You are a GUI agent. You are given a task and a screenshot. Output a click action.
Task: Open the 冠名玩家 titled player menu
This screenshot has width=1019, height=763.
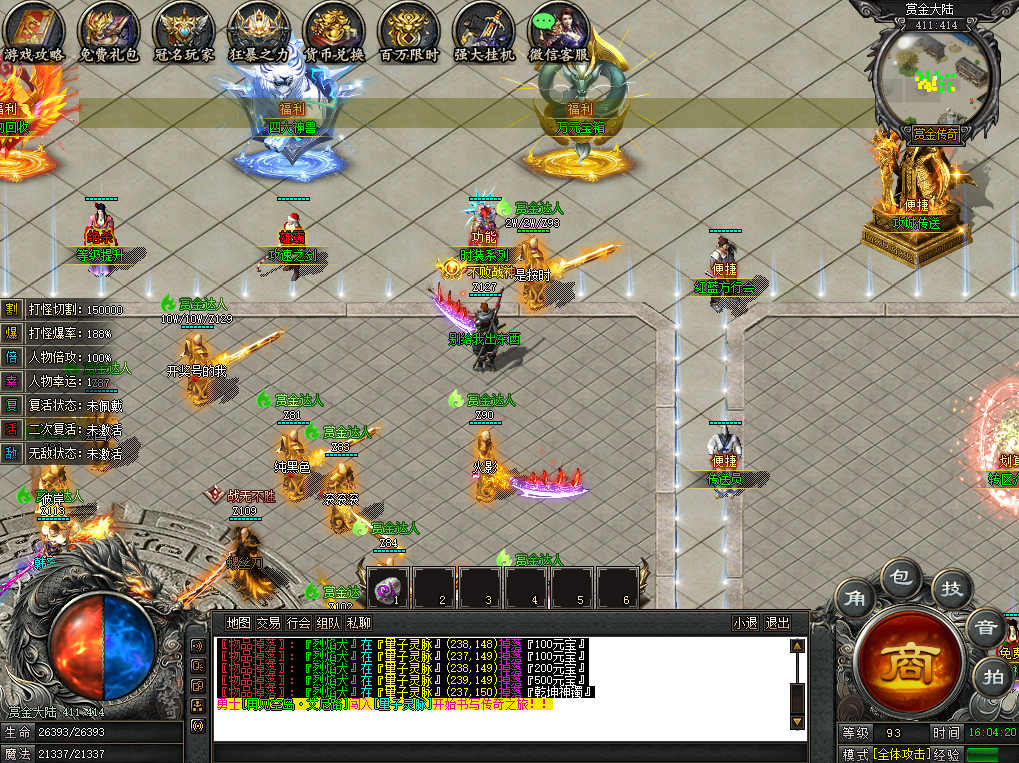pyautogui.click(x=183, y=28)
